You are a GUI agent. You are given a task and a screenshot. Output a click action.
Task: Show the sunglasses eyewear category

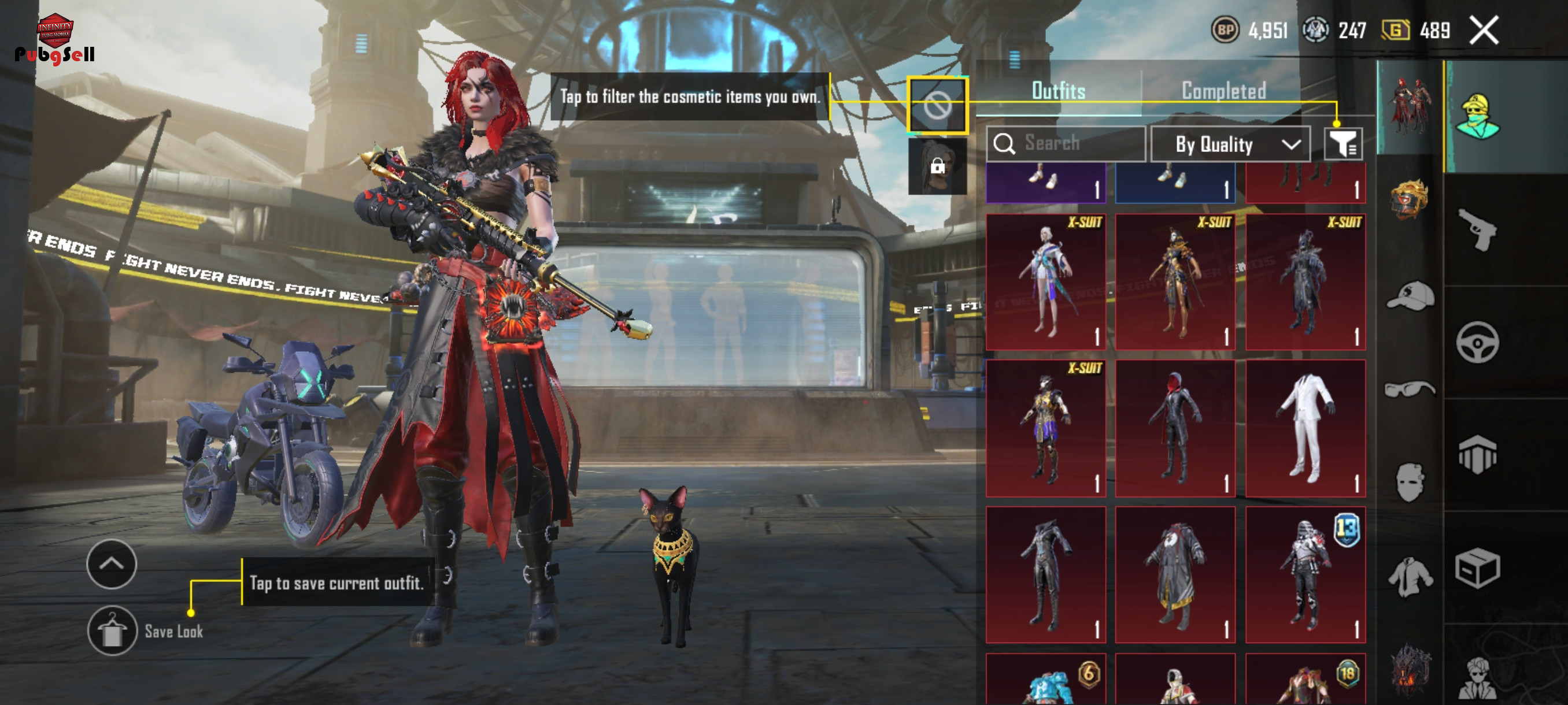(x=1409, y=388)
